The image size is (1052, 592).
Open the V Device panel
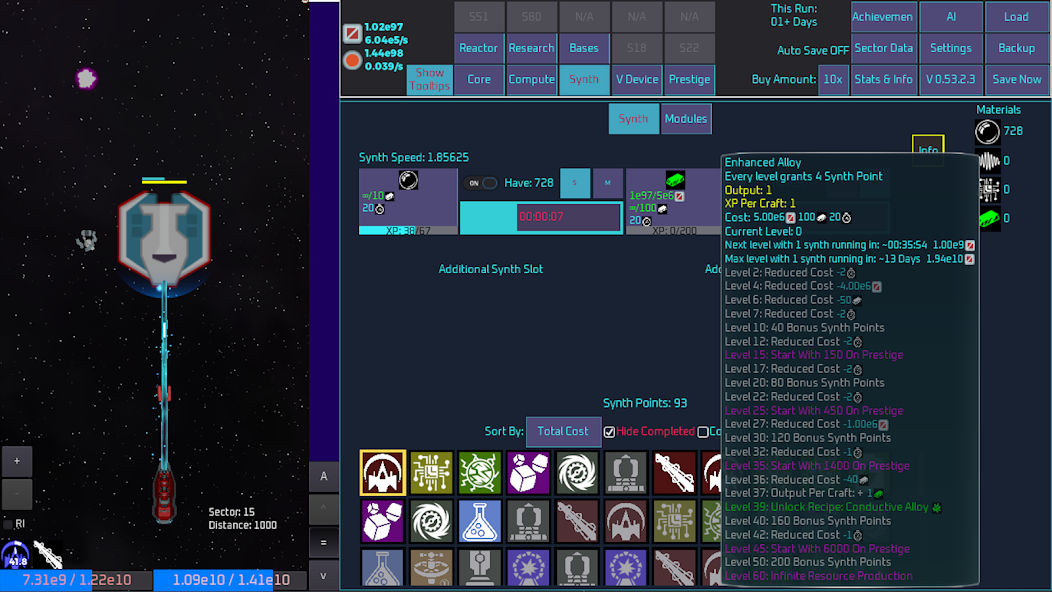637,79
